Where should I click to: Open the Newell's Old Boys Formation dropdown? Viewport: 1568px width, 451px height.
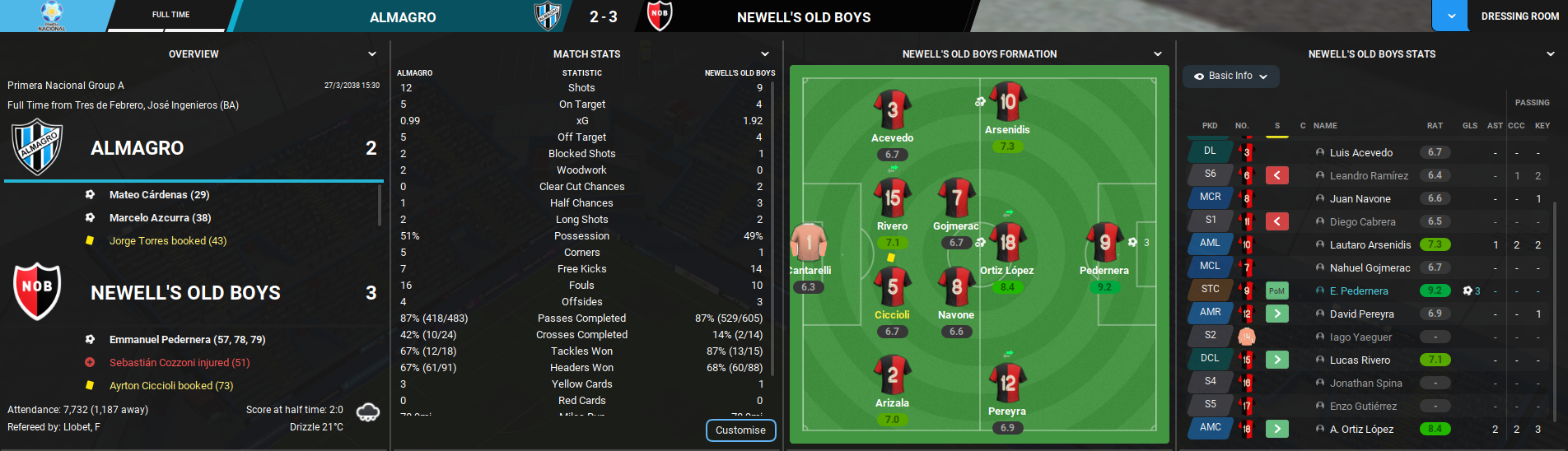click(x=1158, y=54)
